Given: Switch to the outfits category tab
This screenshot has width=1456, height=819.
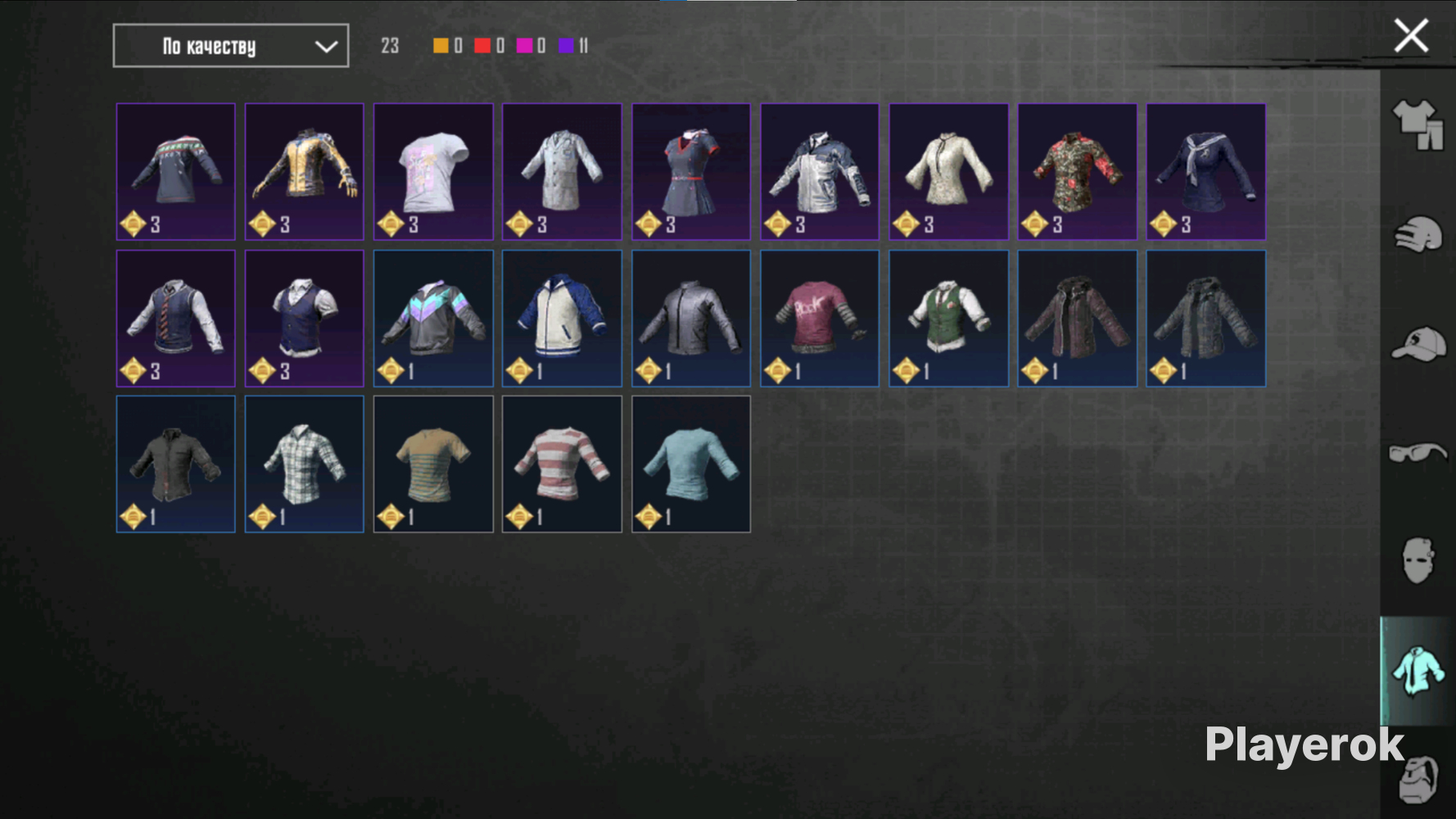Looking at the screenshot, I should [1418, 124].
